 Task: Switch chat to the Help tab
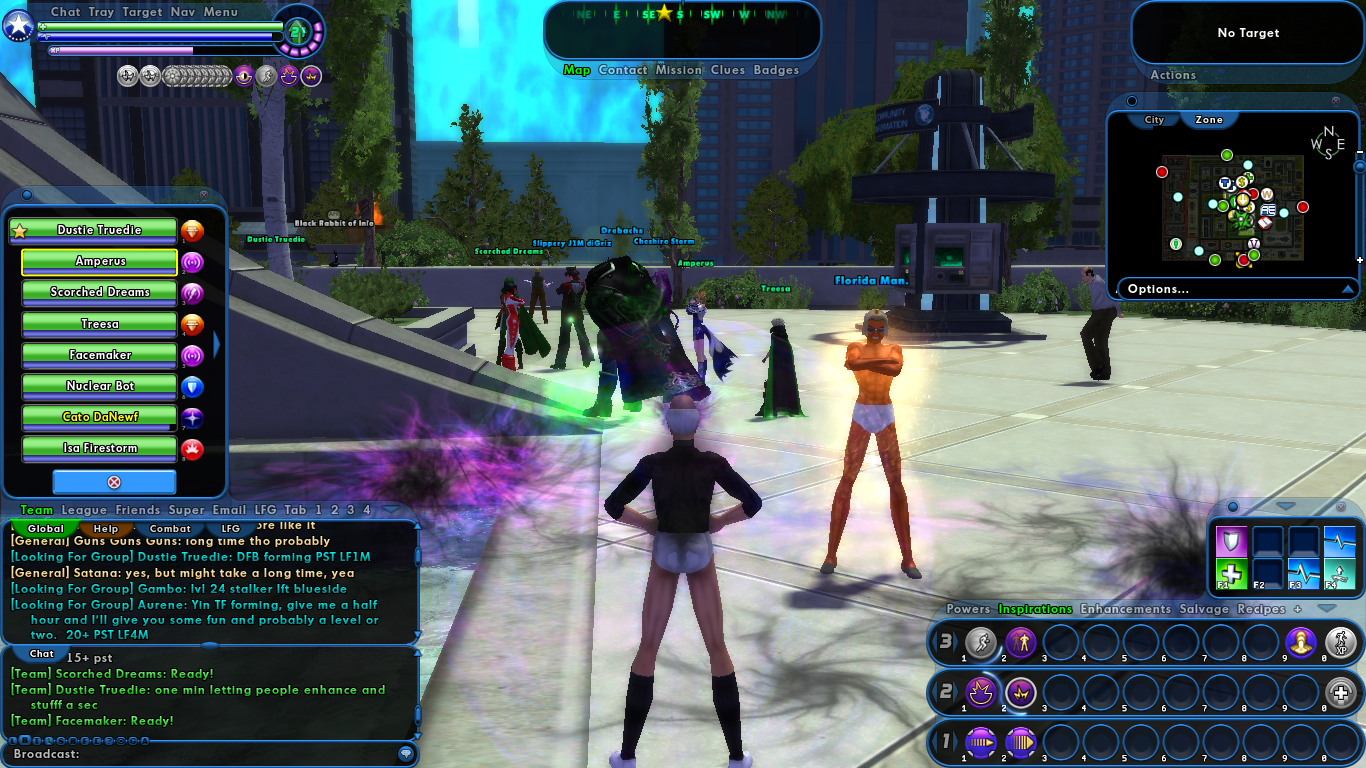pyautogui.click(x=106, y=529)
